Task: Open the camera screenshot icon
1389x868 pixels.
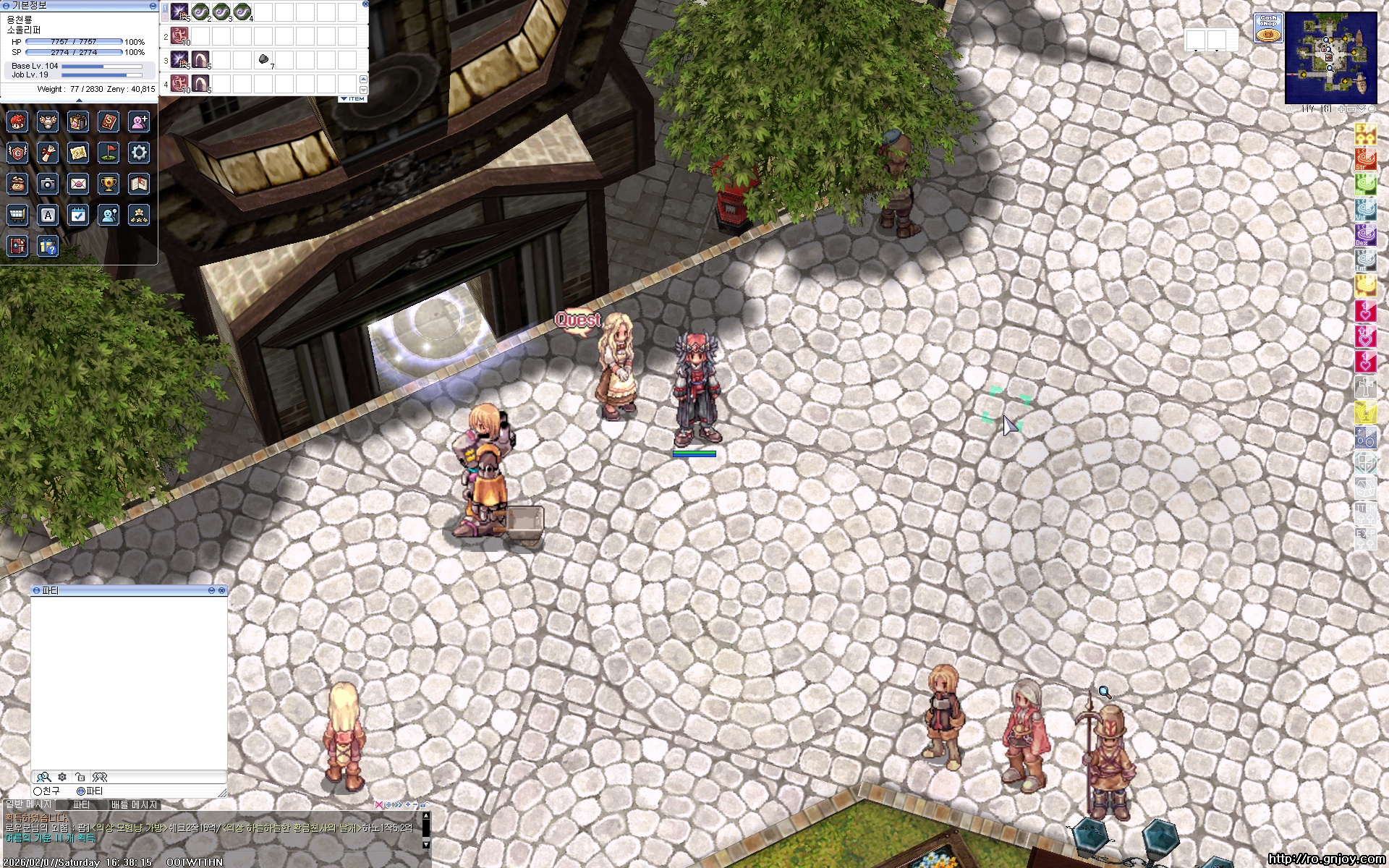Action: (48, 184)
